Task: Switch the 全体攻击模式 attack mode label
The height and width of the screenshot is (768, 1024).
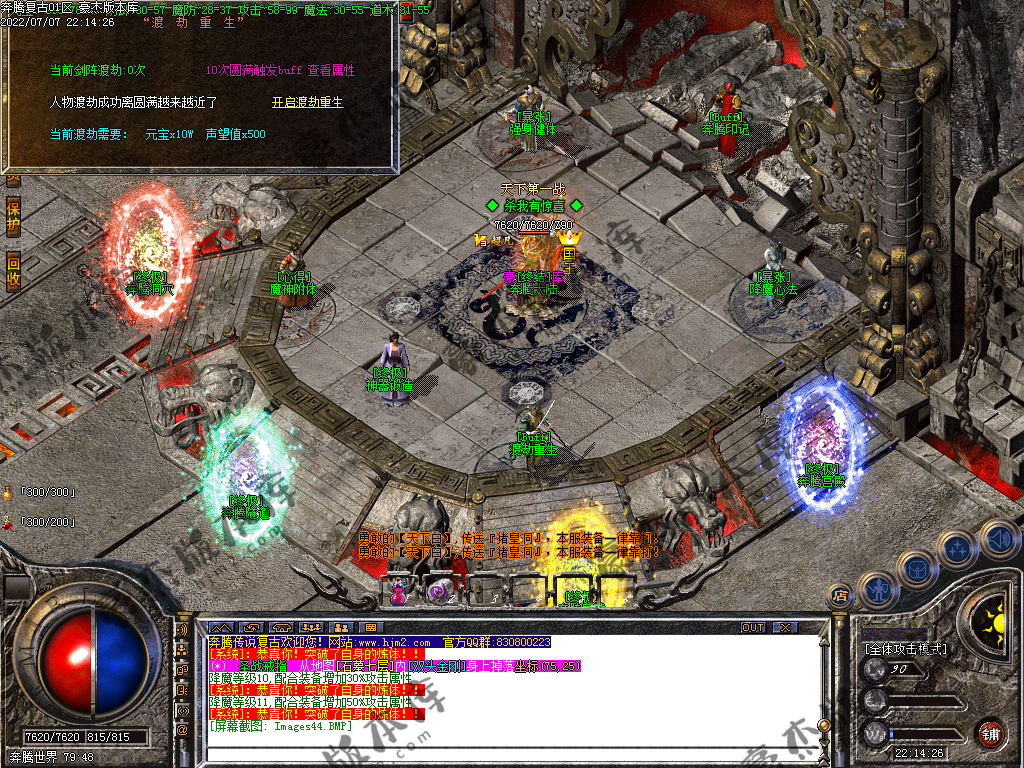Action: click(x=905, y=649)
